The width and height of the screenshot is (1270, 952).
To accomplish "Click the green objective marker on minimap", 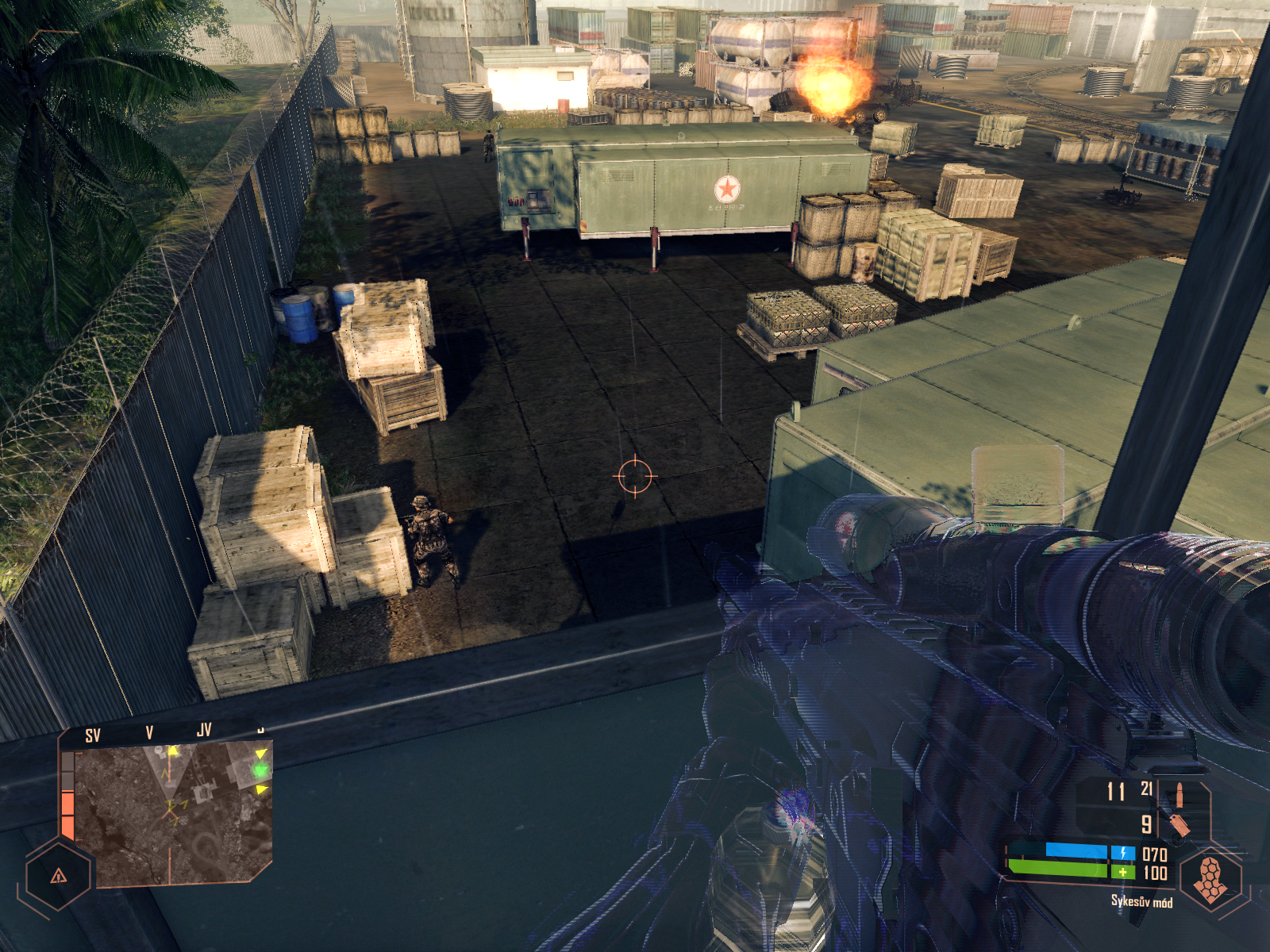I will coord(260,769).
